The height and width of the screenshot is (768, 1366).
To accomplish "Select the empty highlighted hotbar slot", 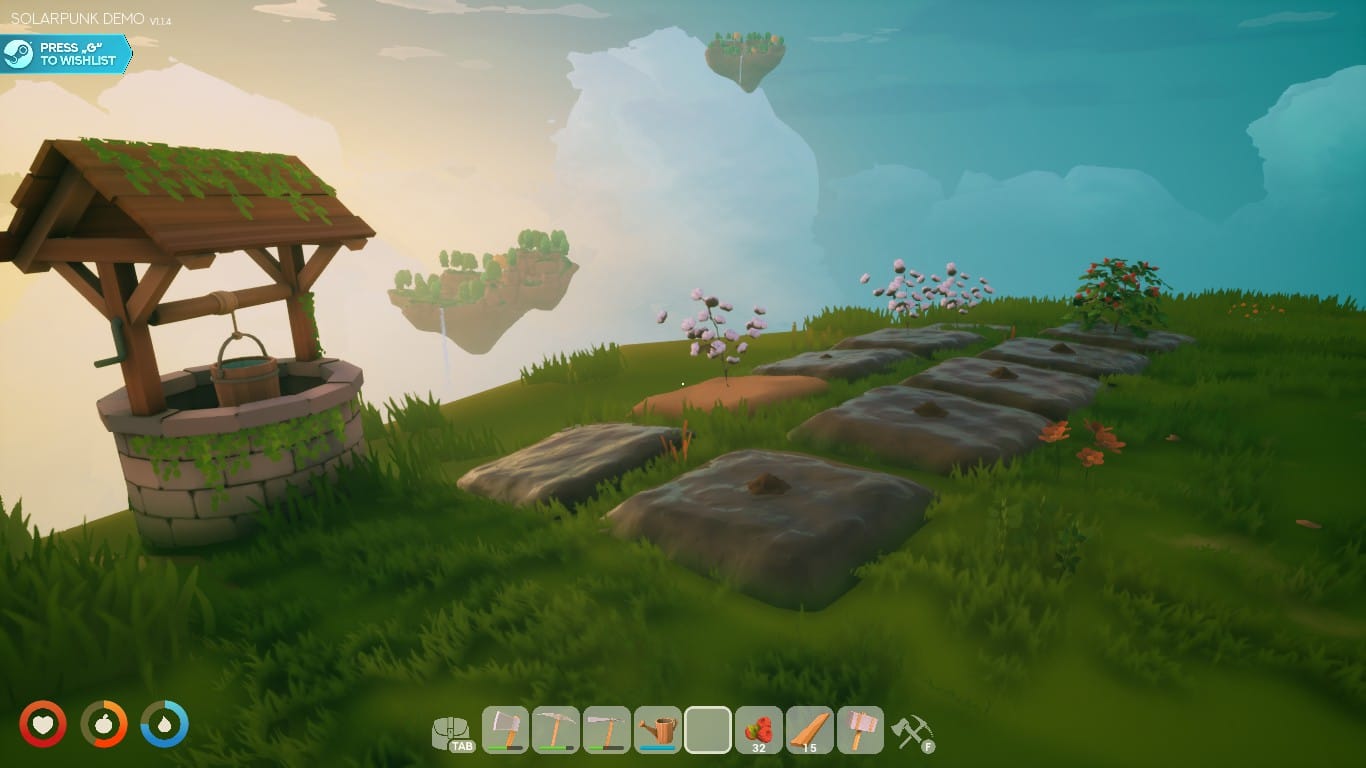I will coord(708,730).
